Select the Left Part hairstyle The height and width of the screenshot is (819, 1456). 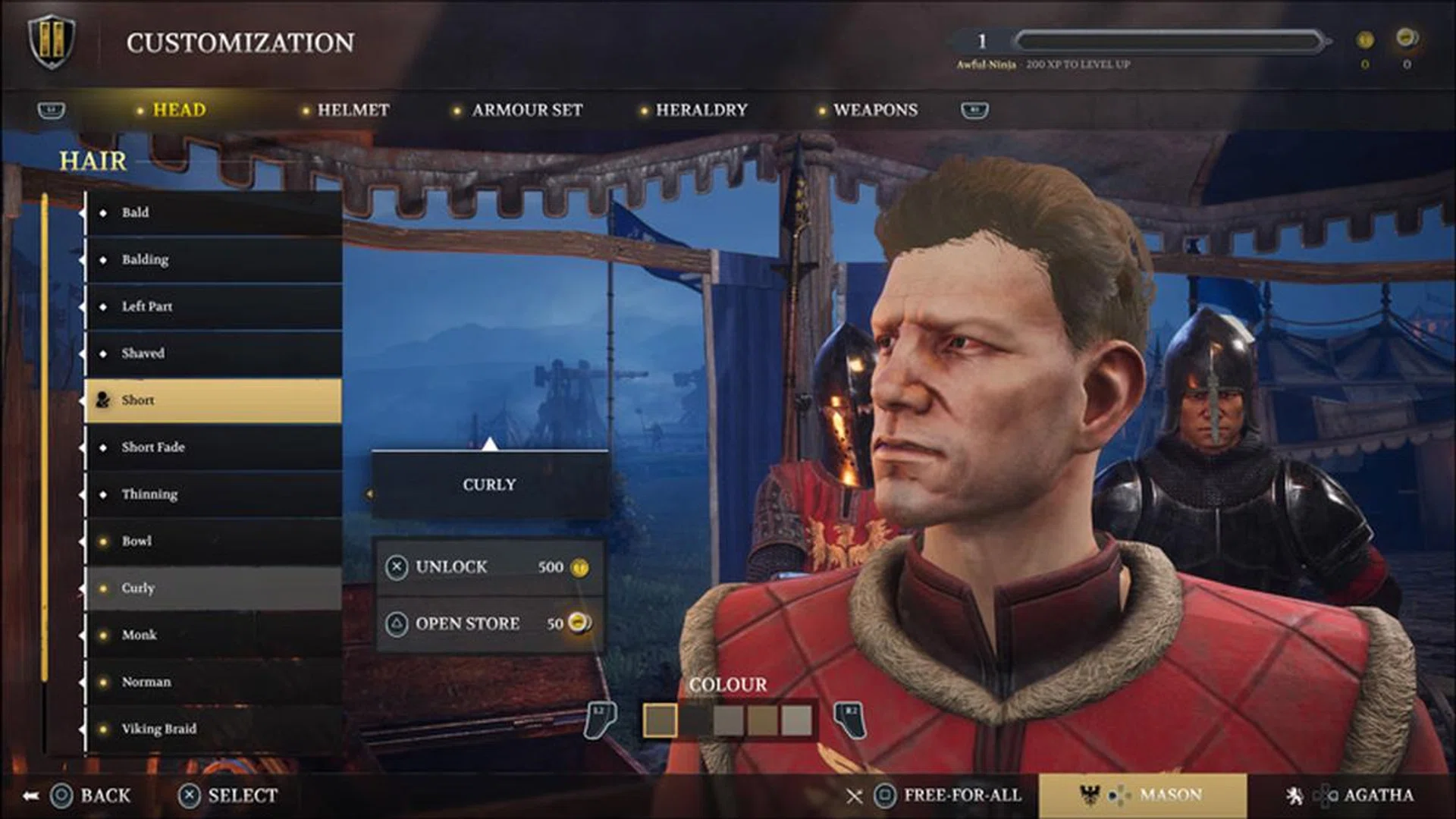point(213,306)
